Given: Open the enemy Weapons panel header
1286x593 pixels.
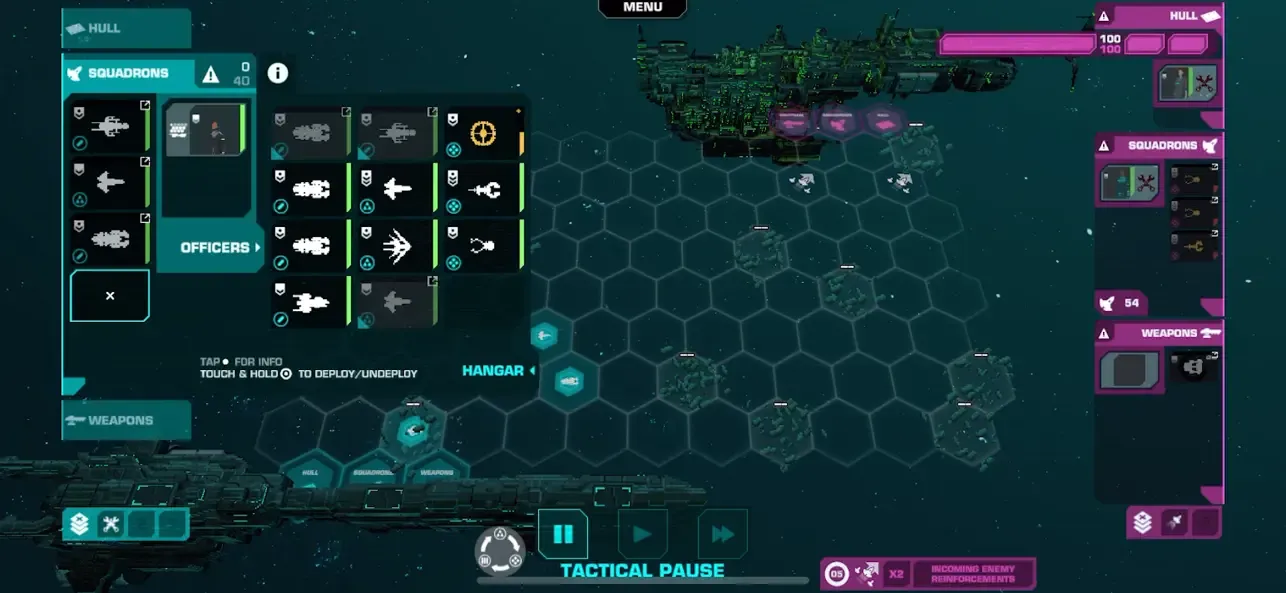Looking at the screenshot, I should tap(1160, 333).
